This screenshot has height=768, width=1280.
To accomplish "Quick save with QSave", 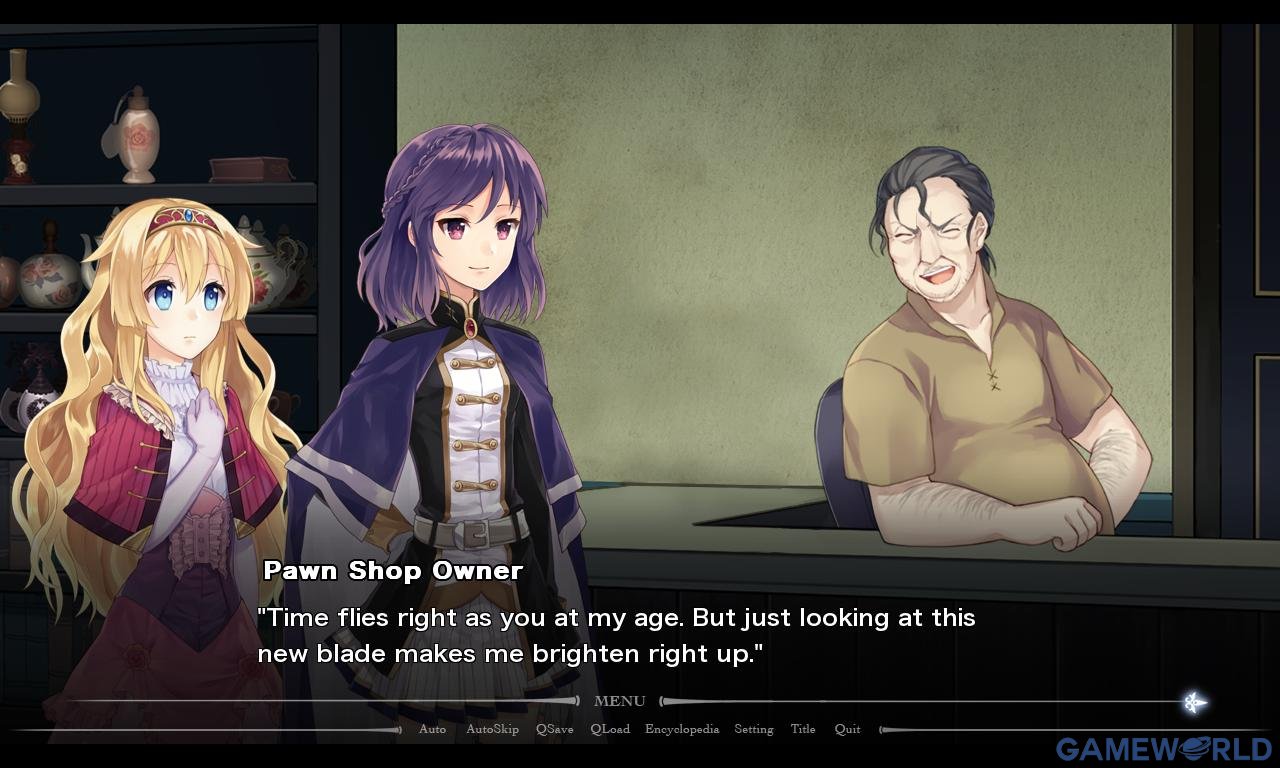I will (554, 729).
